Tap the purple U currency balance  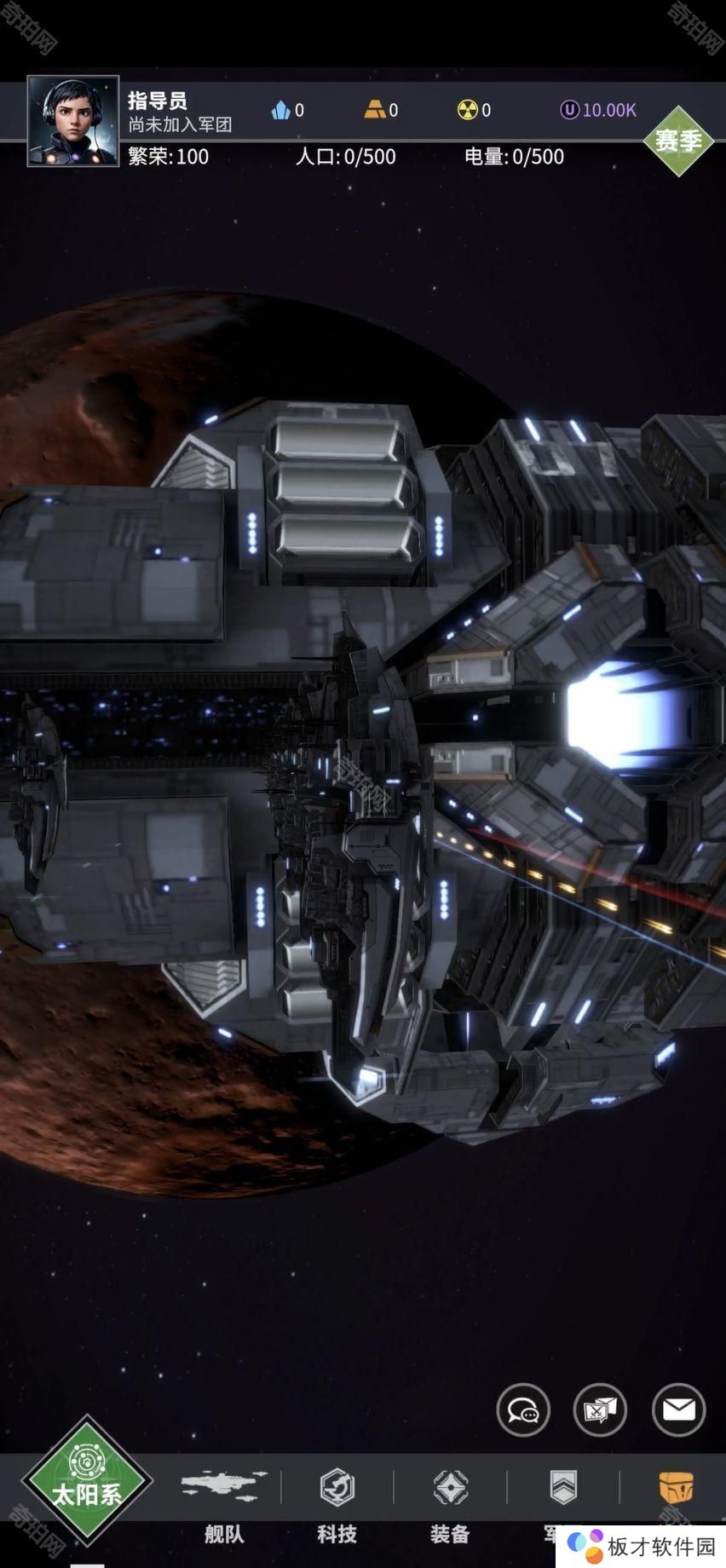click(x=598, y=110)
